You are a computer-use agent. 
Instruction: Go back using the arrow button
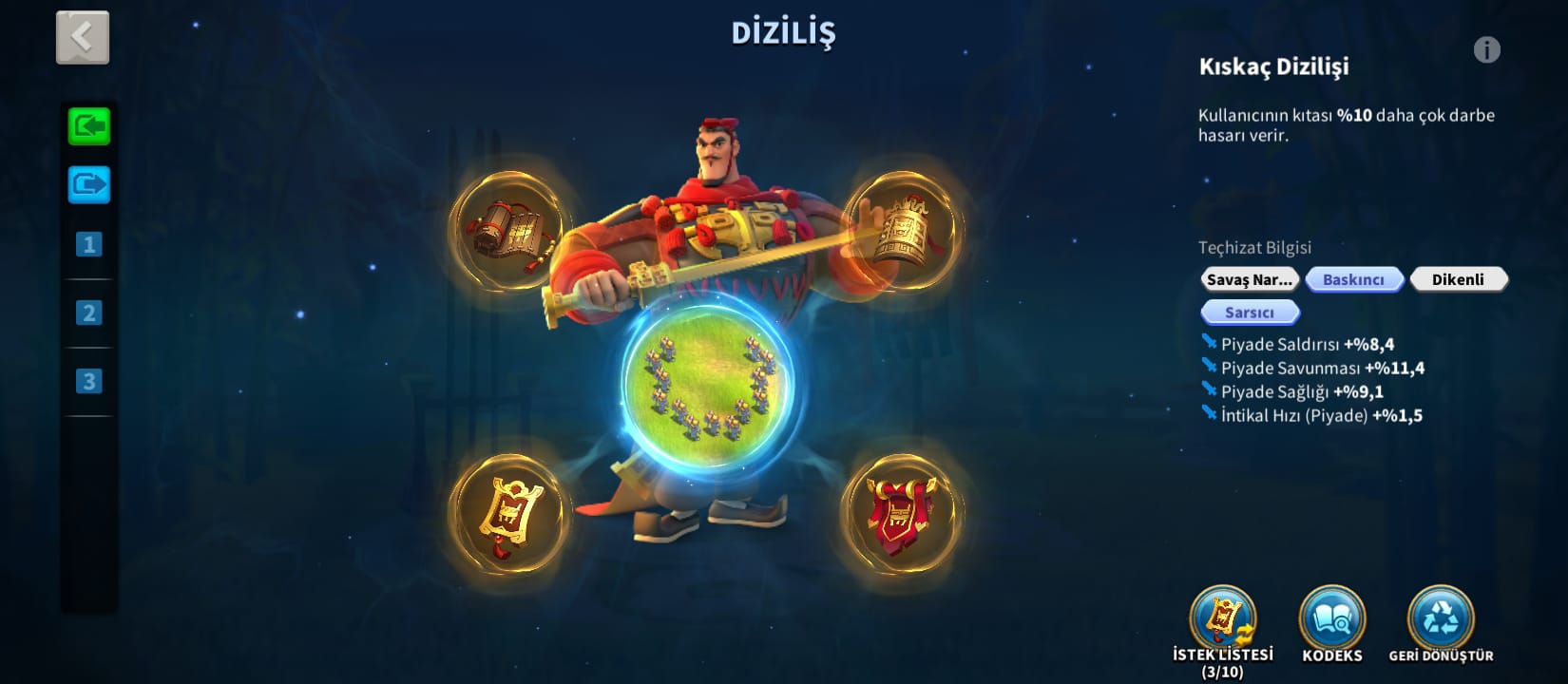pos(83,38)
